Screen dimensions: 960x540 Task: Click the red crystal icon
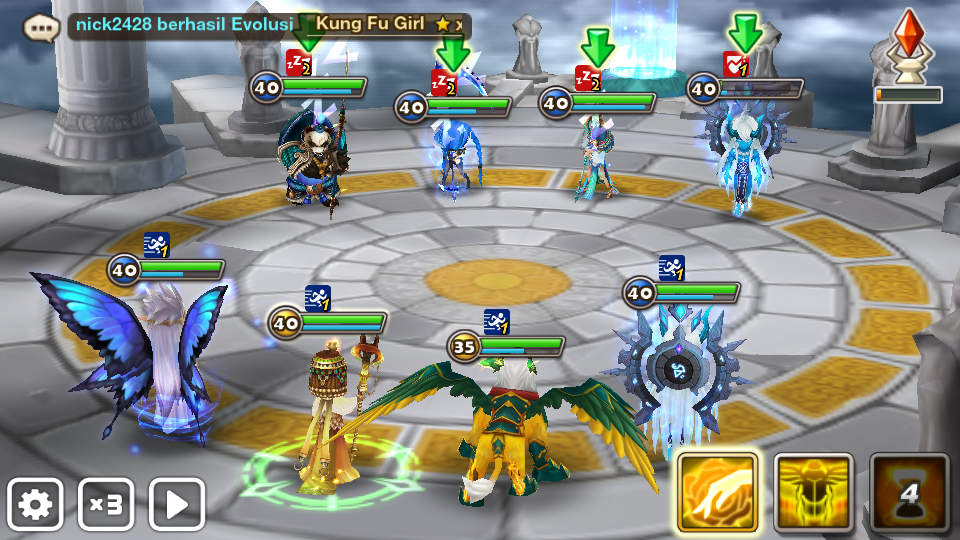908,40
